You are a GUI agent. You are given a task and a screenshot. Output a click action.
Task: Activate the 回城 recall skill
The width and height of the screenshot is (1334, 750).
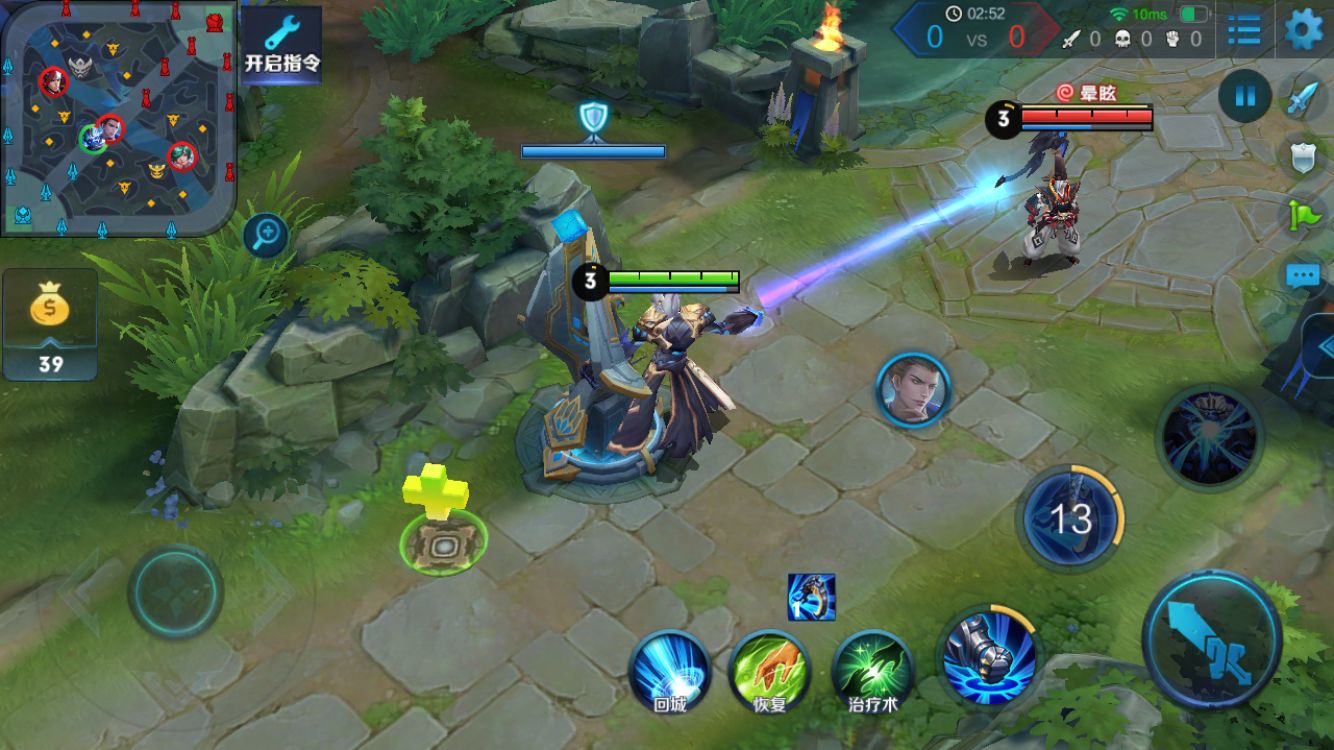pyautogui.click(x=670, y=671)
